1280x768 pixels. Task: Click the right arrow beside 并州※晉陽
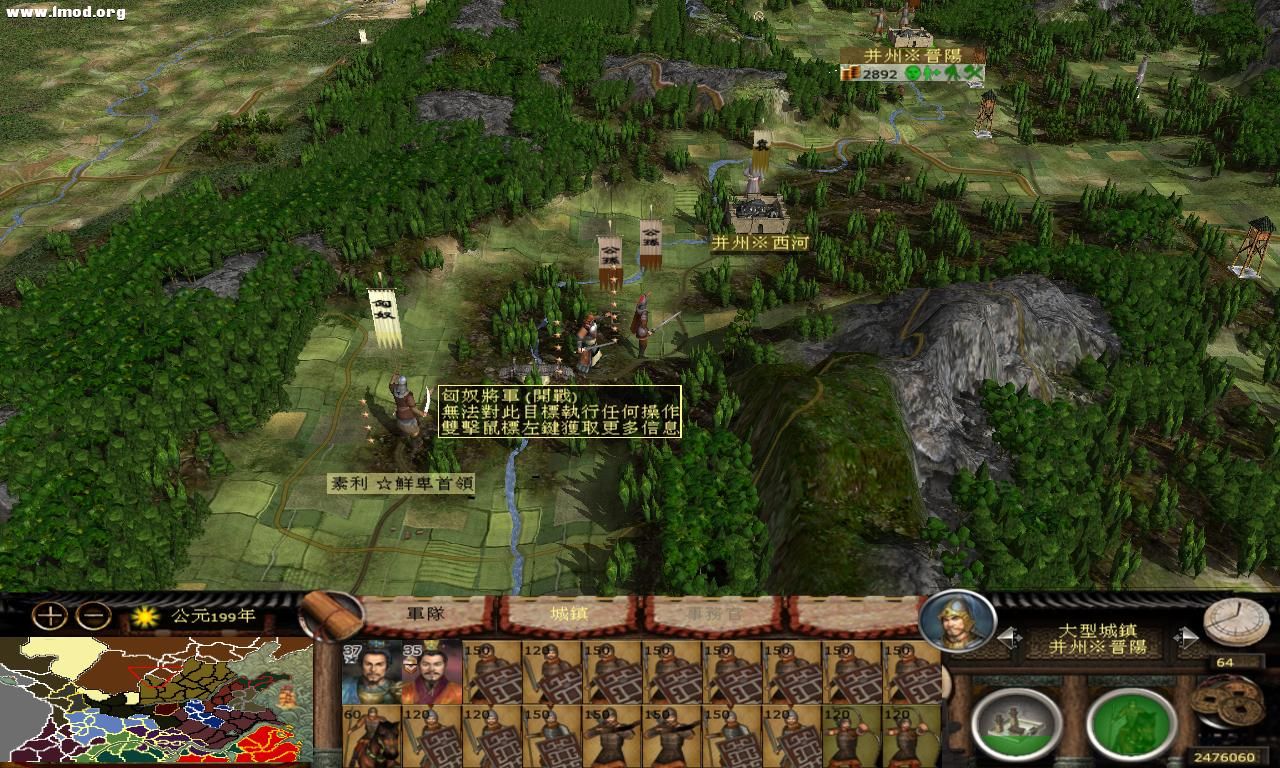1186,635
